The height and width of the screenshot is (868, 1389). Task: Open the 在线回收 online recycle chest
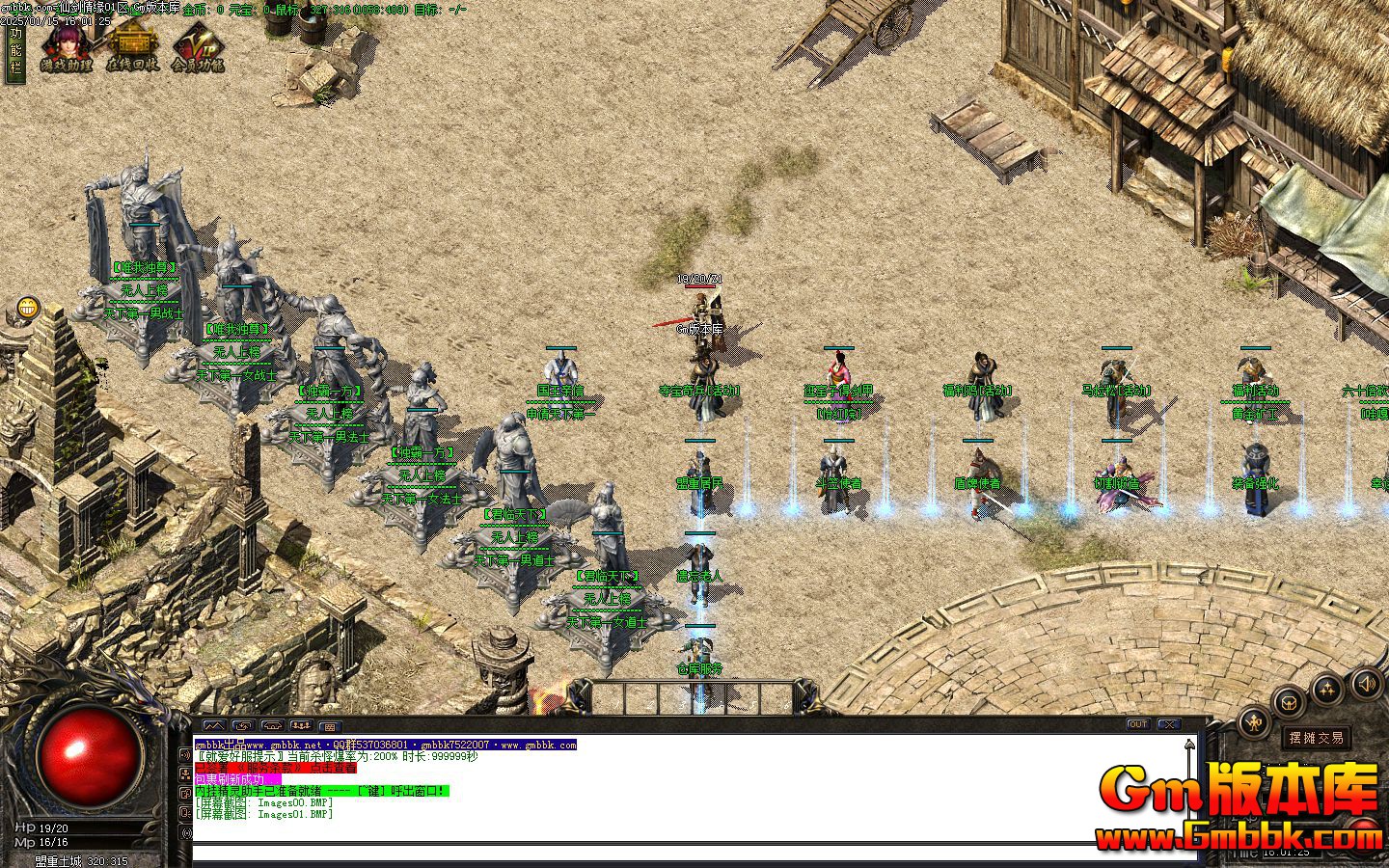click(x=131, y=46)
